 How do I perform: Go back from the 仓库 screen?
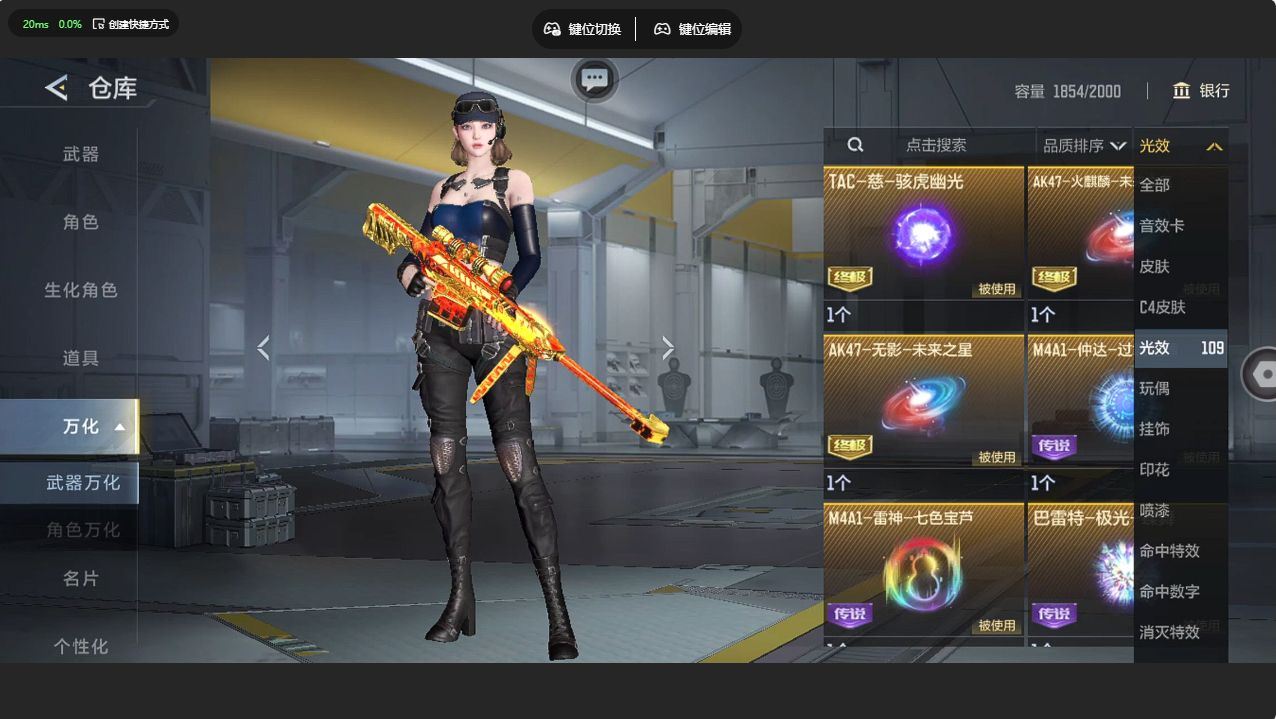coord(56,88)
